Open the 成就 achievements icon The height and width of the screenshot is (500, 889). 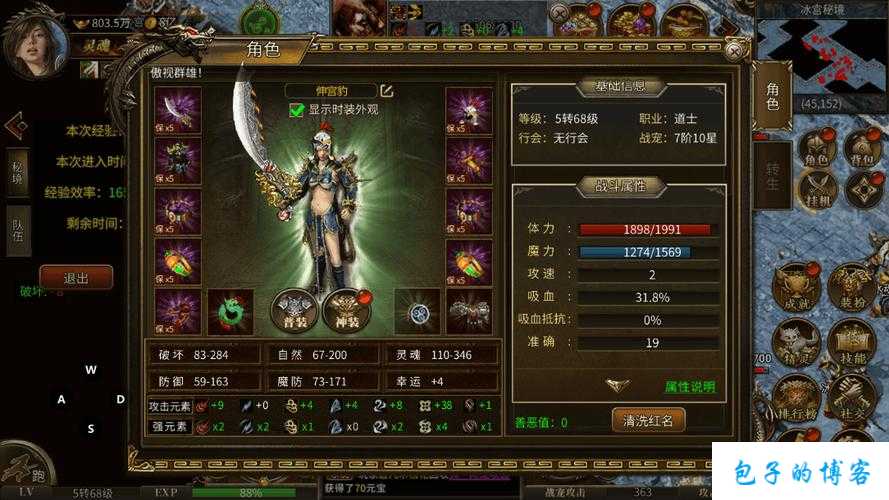(x=797, y=290)
